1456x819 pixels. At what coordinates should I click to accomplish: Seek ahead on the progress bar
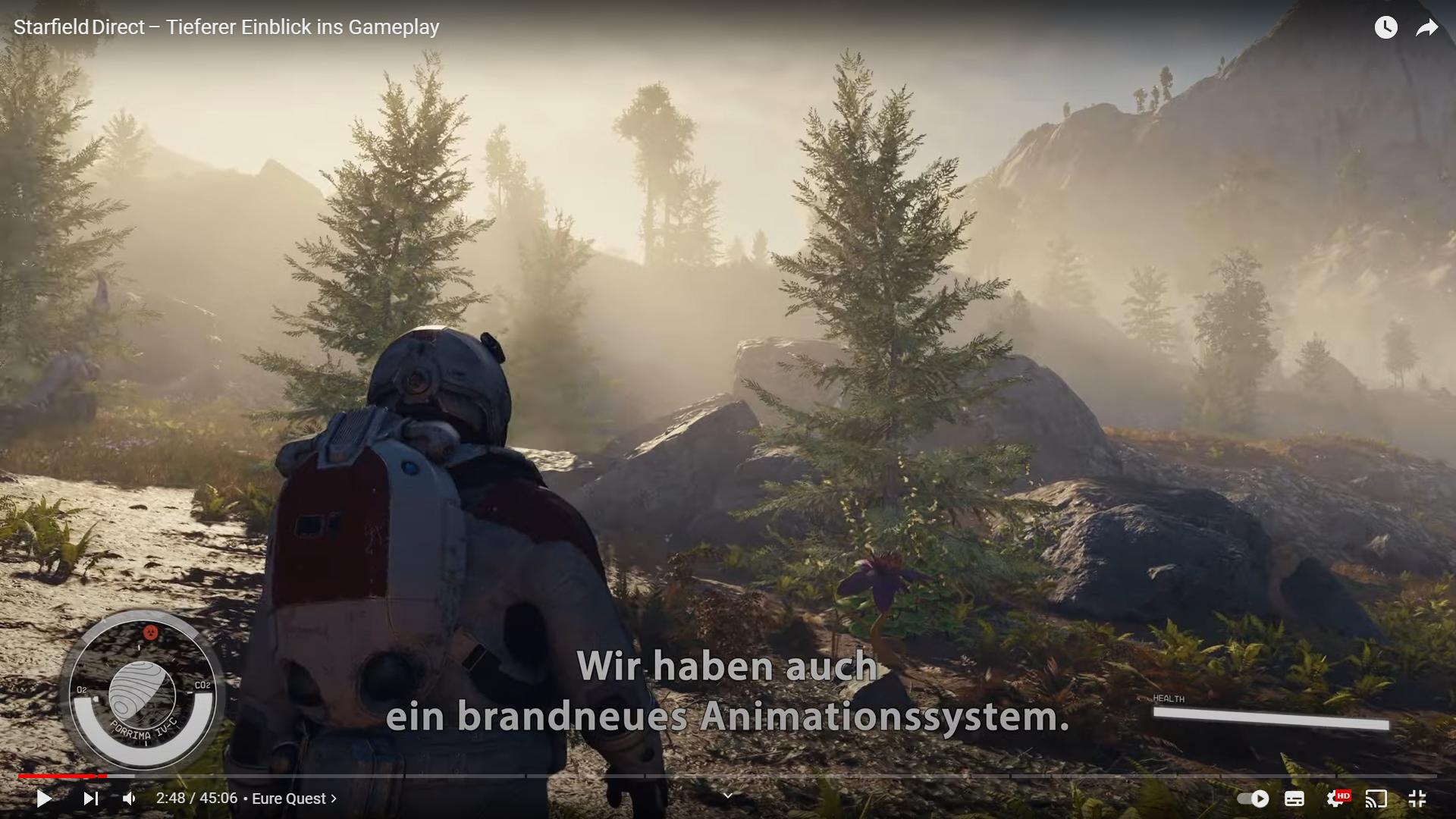682,777
